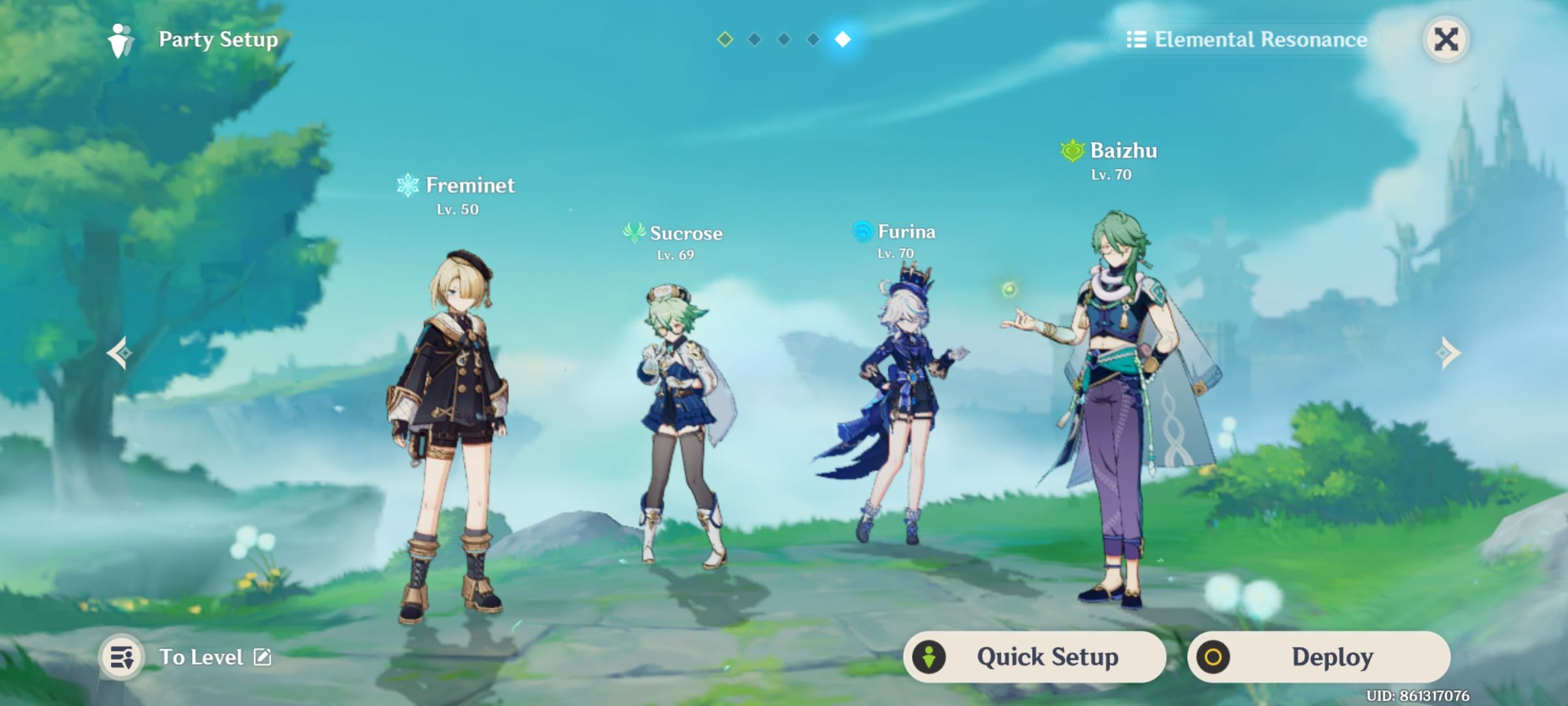Image resolution: width=1568 pixels, height=706 pixels.
Task: Open Quick Setup for the party
Action: 1035,657
